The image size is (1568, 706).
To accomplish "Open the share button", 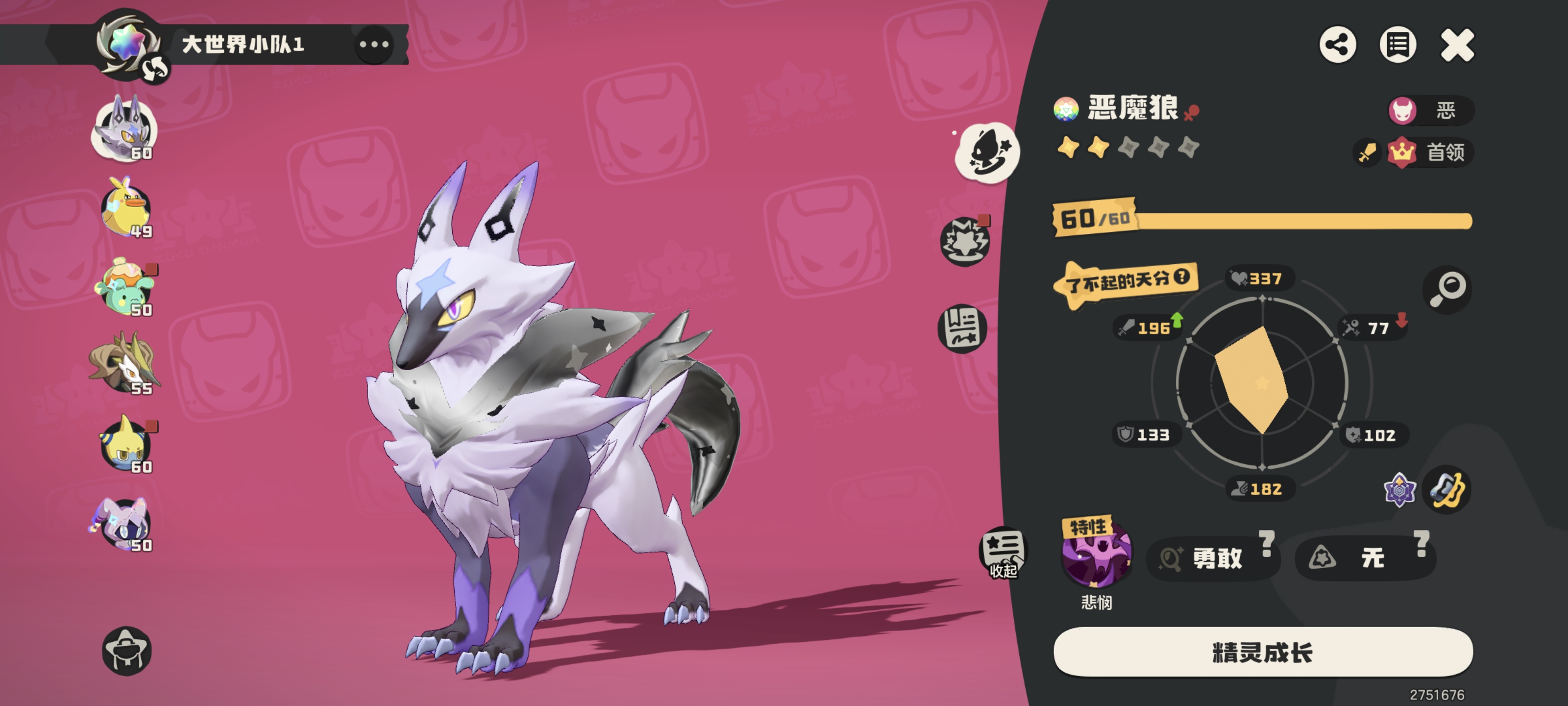I will tap(1337, 45).
